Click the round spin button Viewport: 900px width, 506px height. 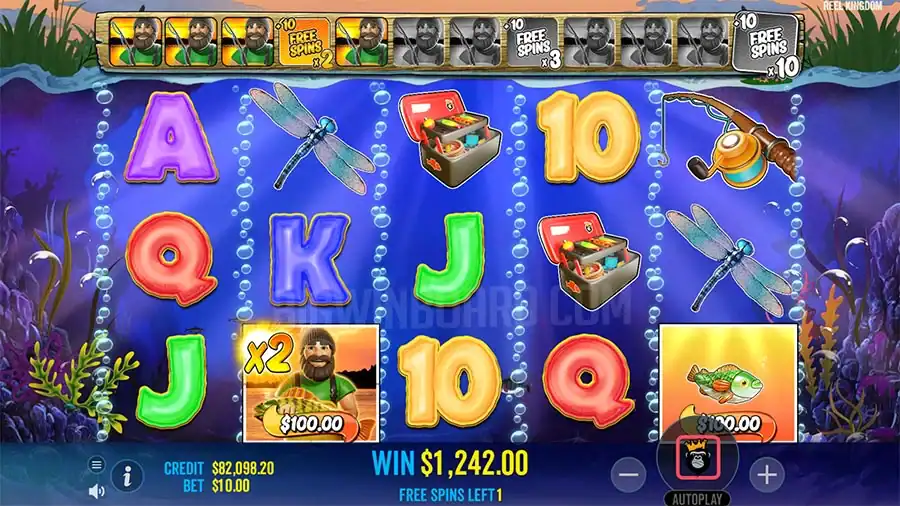pyautogui.click(x=697, y=461)
